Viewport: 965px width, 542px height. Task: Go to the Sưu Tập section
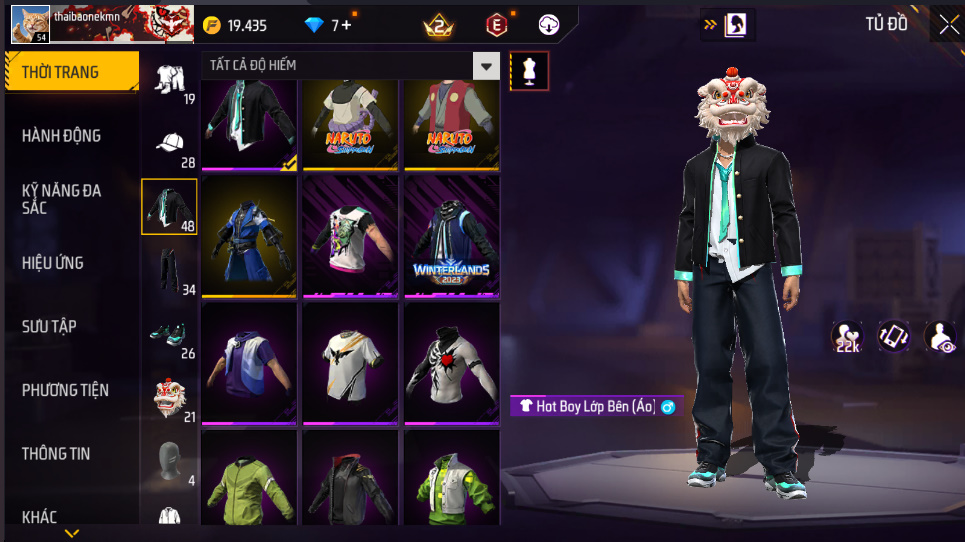click(50, 327)
